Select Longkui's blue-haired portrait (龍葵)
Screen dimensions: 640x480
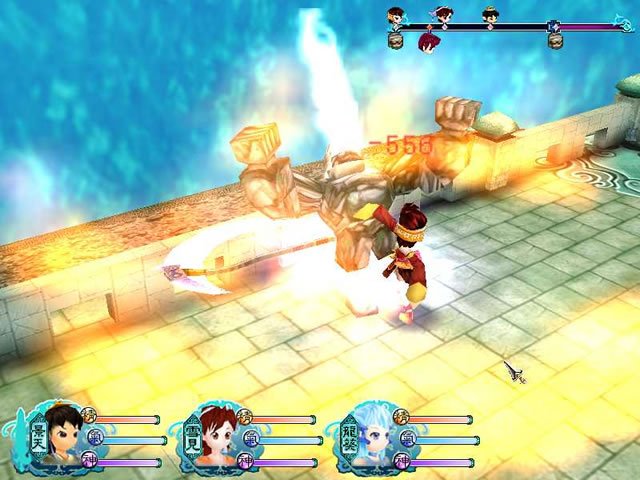[374, 438]
